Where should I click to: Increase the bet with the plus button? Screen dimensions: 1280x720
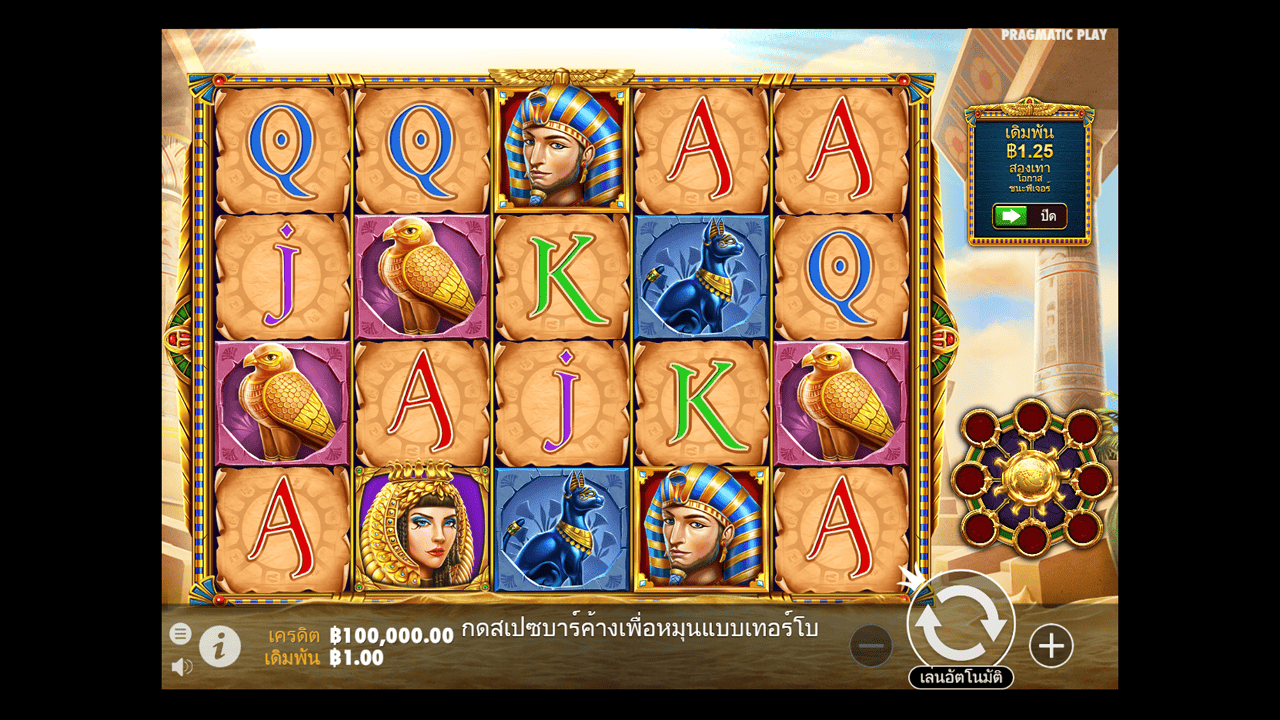coord(1051,647)
